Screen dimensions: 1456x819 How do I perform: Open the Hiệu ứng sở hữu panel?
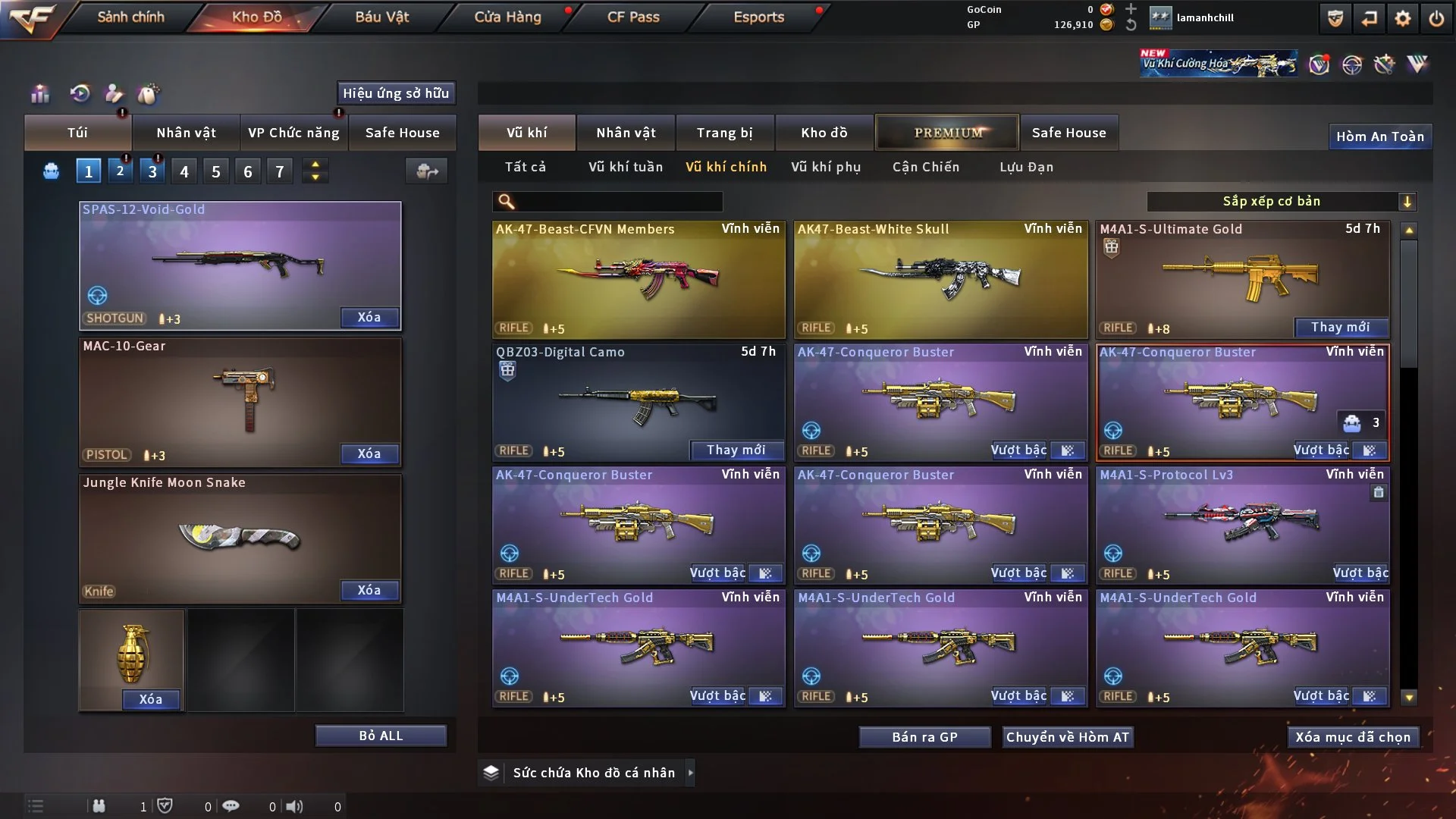[396, 93]
